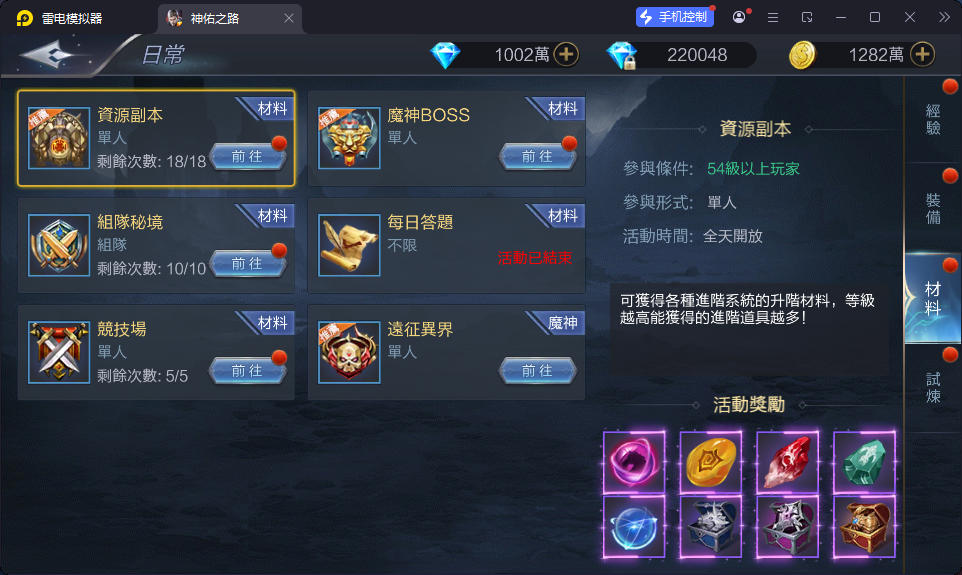Go to the 競技場 arena
The width and height of the screenshot is (962, 575).
[x=247, y=370]
